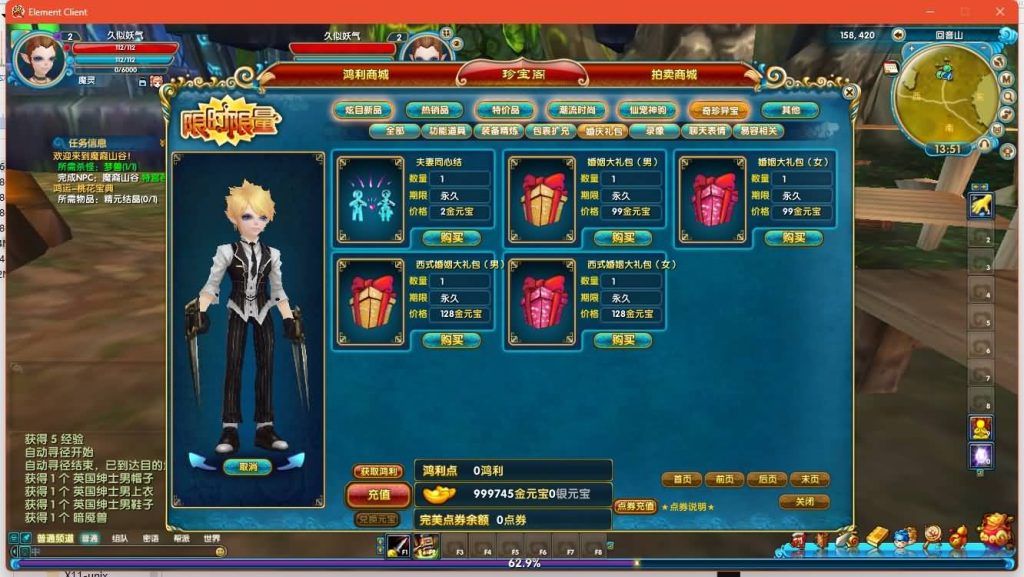Click the red 充值 recharge button
The height and width of the screenshot is (577, 1024).
coord(378,494)
